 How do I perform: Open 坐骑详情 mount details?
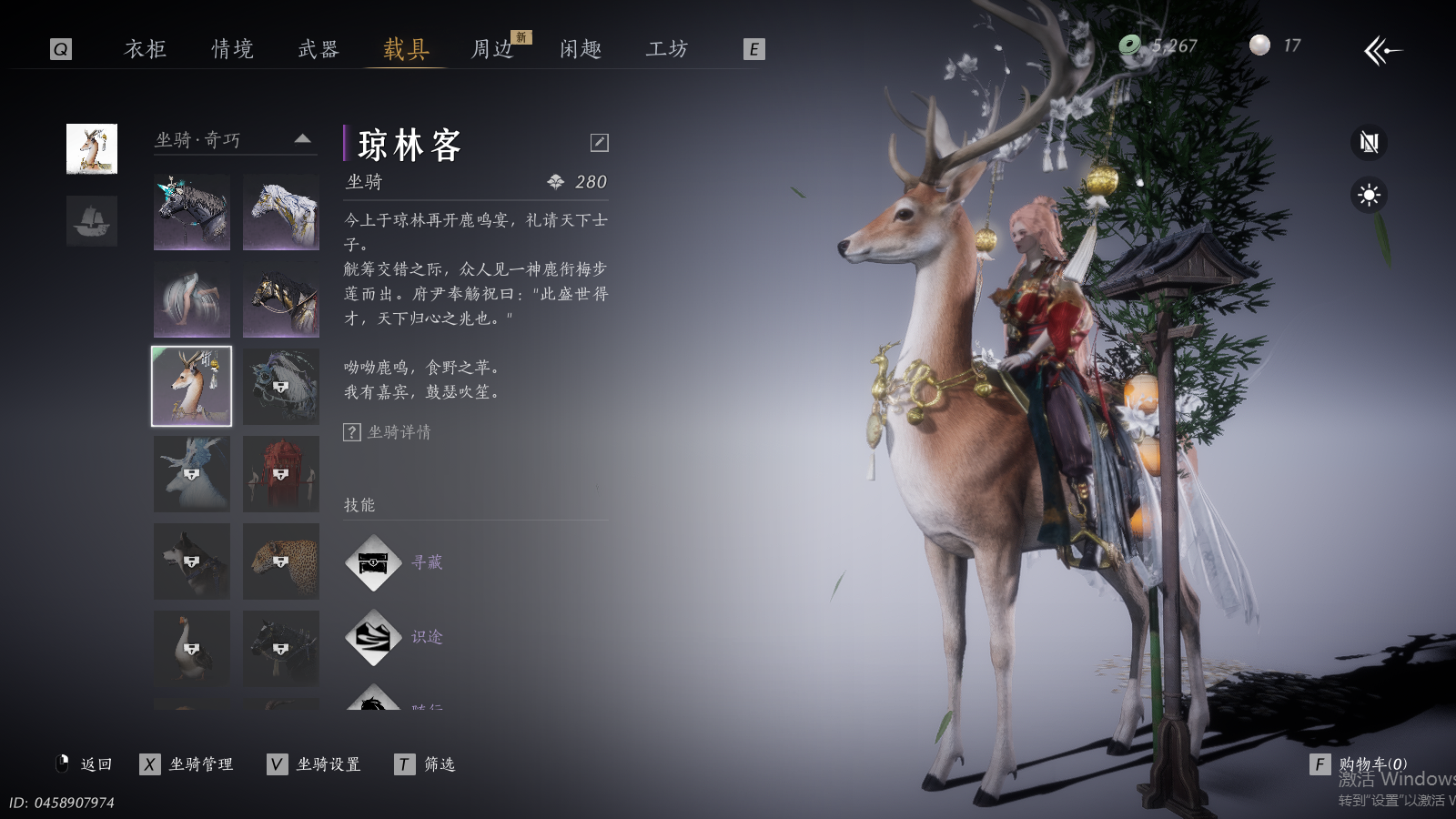coord(388,432)
